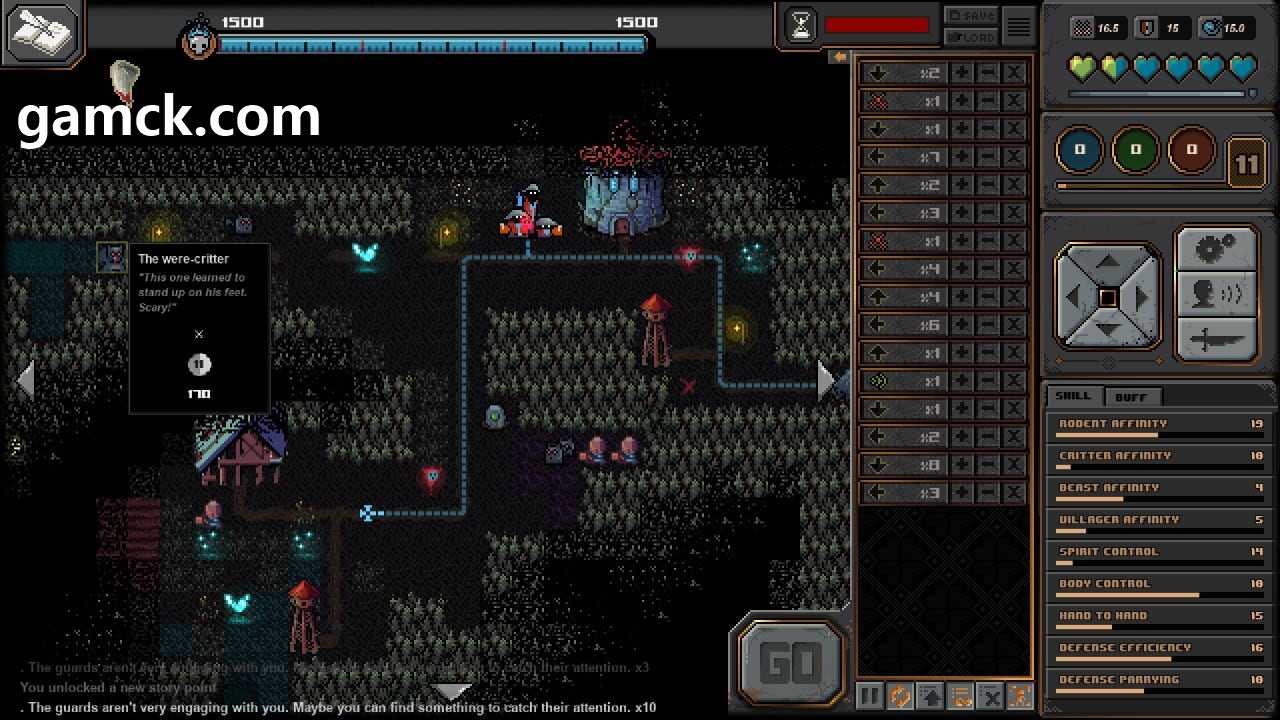Click the right arrow on the direction pad
This screenshot has height=720, width=1280.
(1141, 297)
